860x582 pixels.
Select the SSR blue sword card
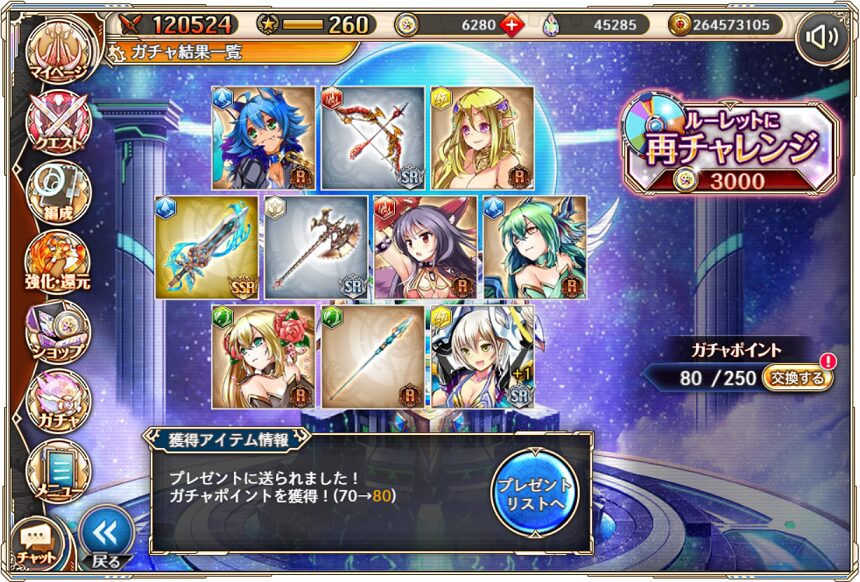coord(207,247)
